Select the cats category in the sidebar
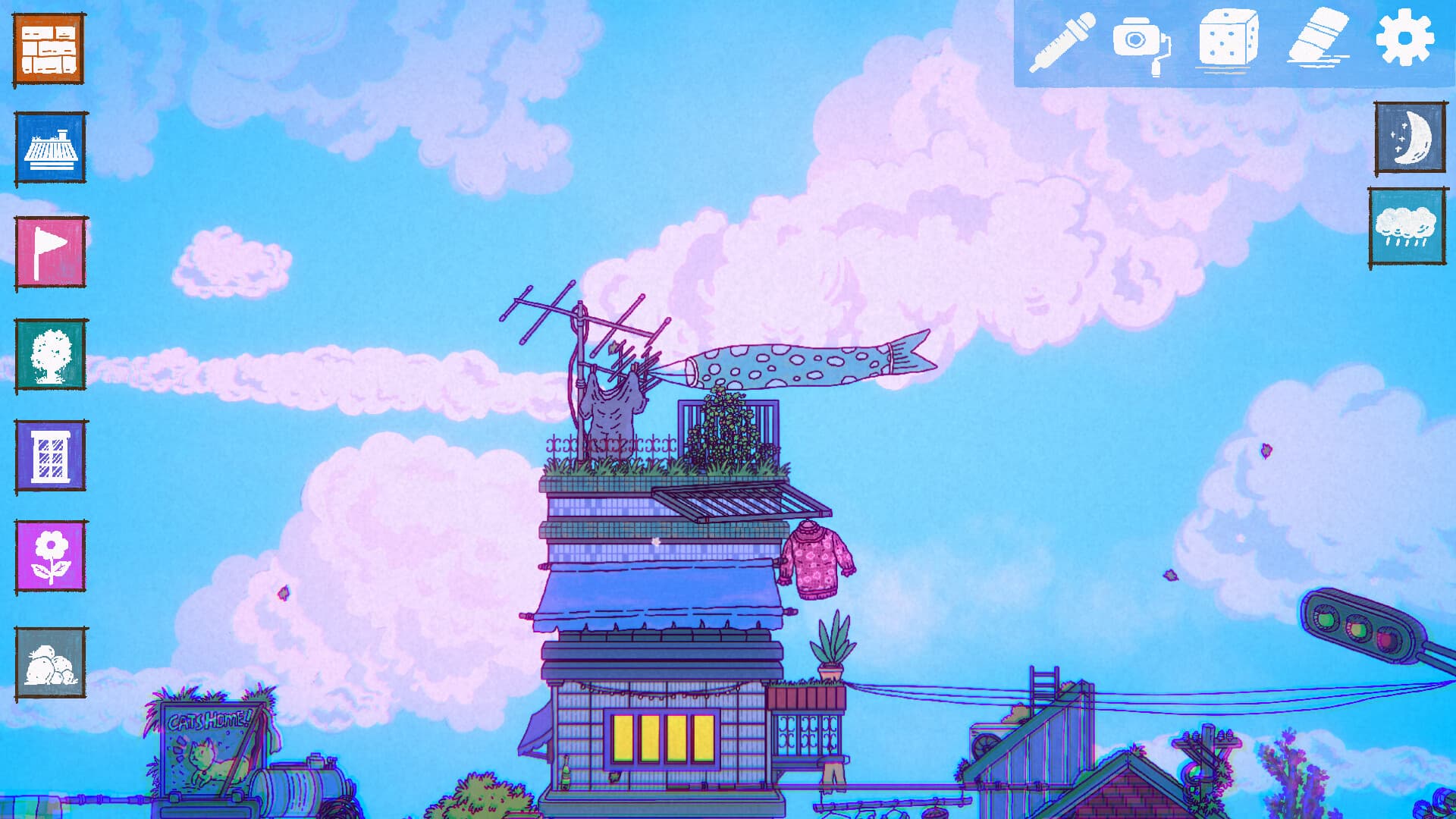The height and width of the screenshot is (819, 1456). click(x=49, y=662)
